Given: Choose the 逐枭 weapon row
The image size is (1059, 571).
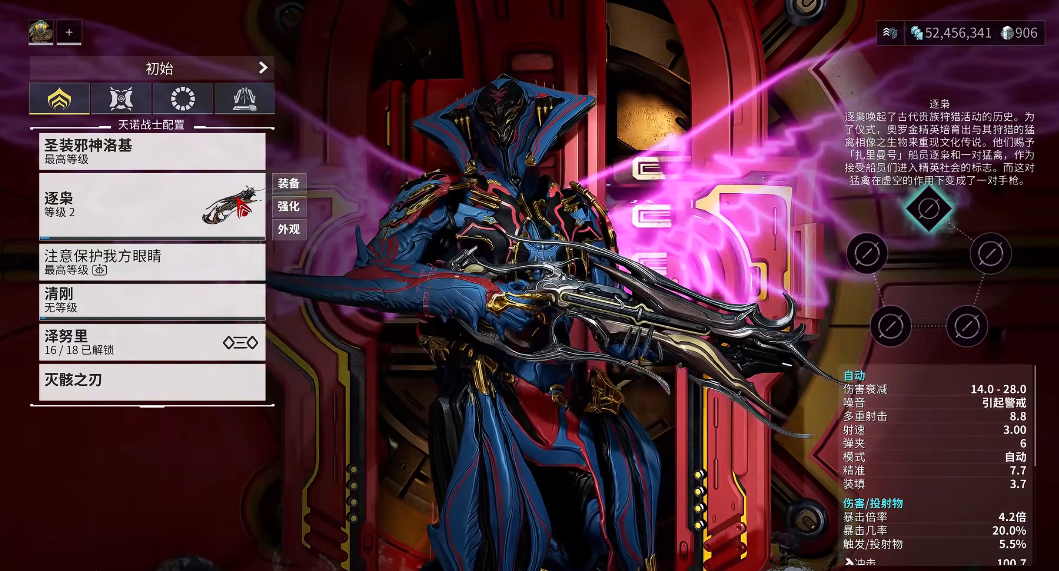Looking at the screenshot, I should pos(152,205).
